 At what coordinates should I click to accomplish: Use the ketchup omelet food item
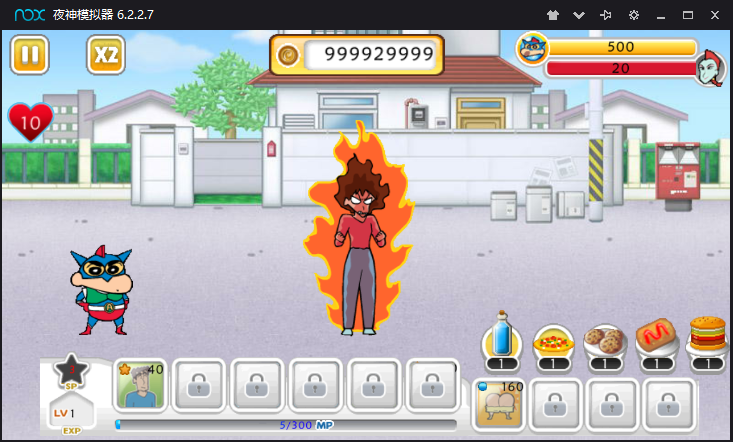click(x=656, y=342)
